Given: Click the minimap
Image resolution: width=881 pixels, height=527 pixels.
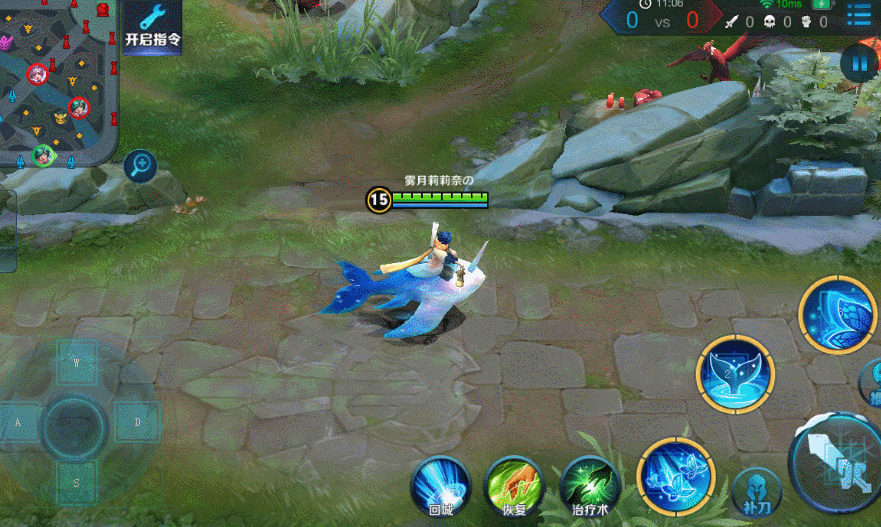Looking at the screenshot, I should click(58, 82).
